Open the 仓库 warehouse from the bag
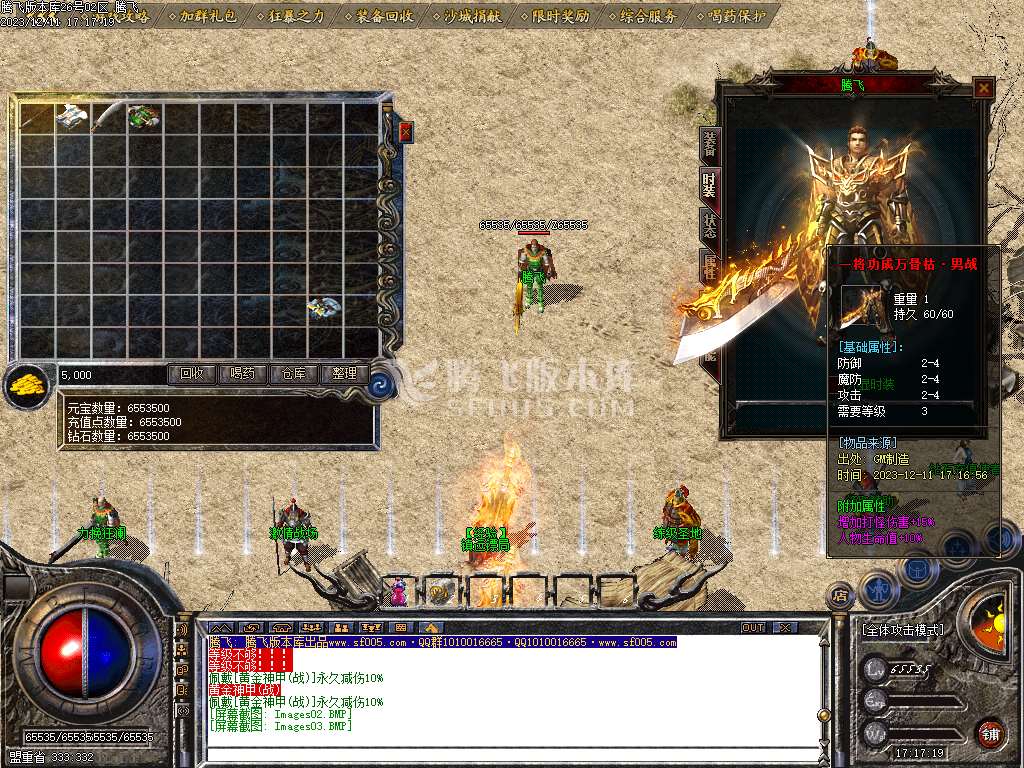This screenshot has width=1024, height=768. (x=294, y=374)
